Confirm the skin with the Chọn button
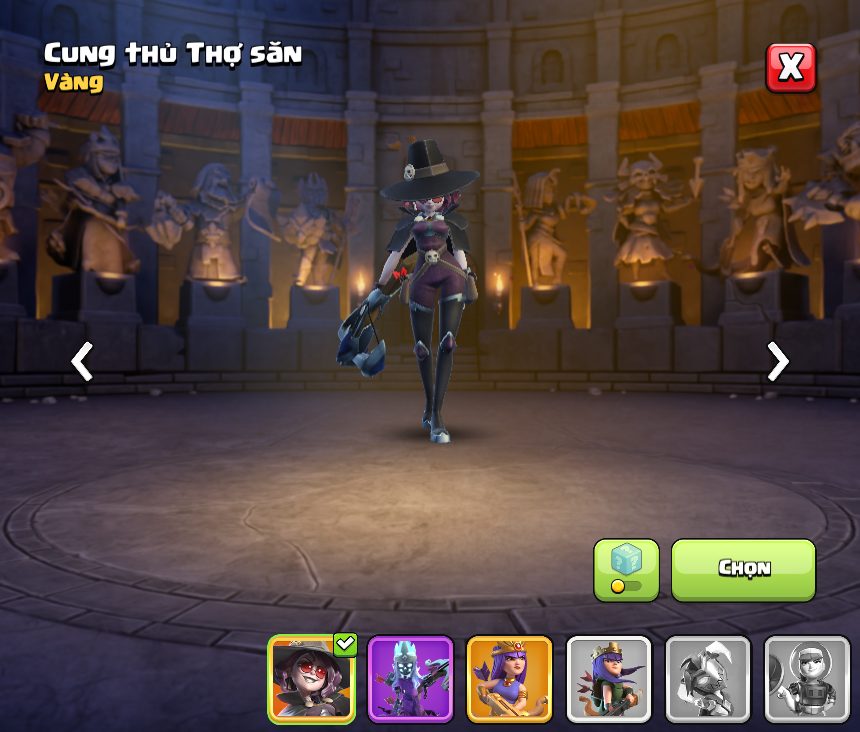Screen dimensions: 860x732 [x=743, y=569]
